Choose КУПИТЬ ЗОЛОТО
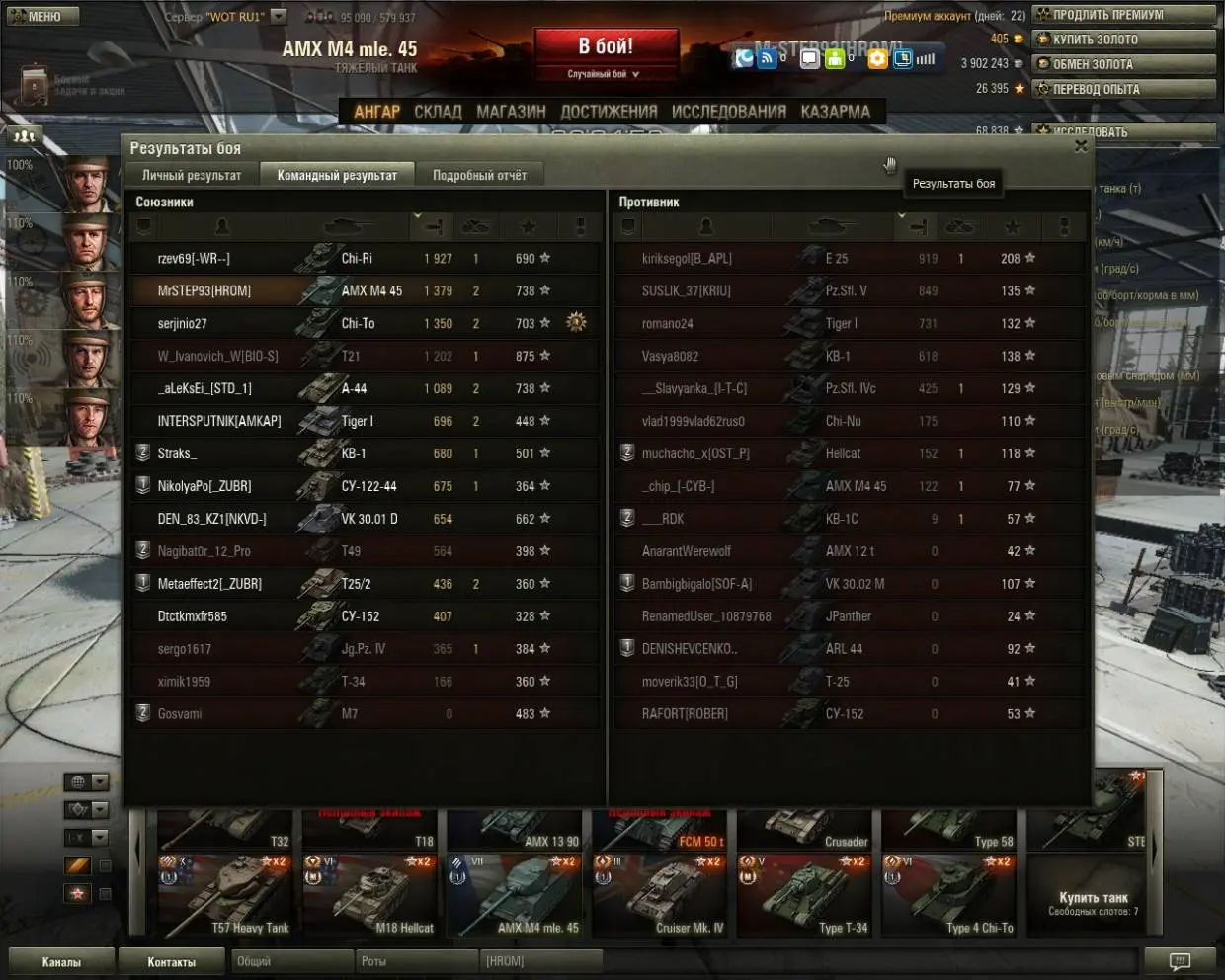1225x980 pixels. click(1124, 40)
